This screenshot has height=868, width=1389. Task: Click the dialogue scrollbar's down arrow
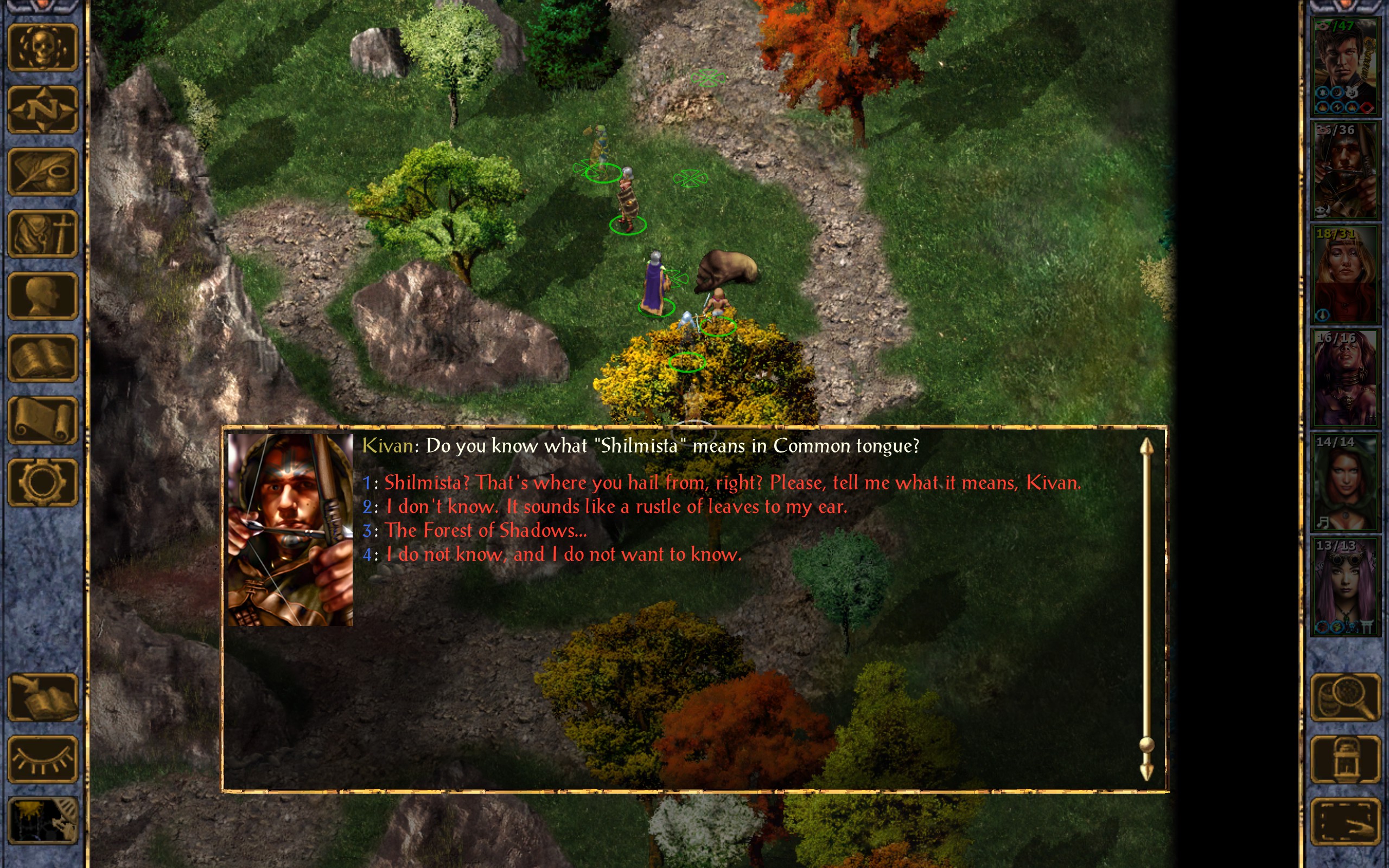pos(1146,772)
